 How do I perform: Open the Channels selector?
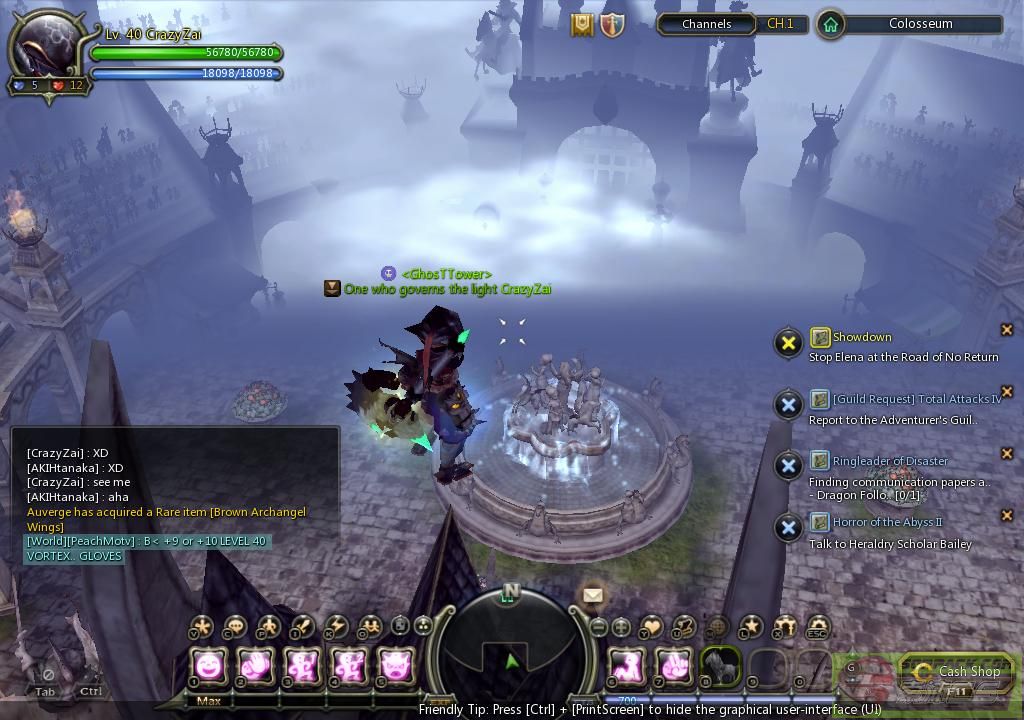pos(707,24)
